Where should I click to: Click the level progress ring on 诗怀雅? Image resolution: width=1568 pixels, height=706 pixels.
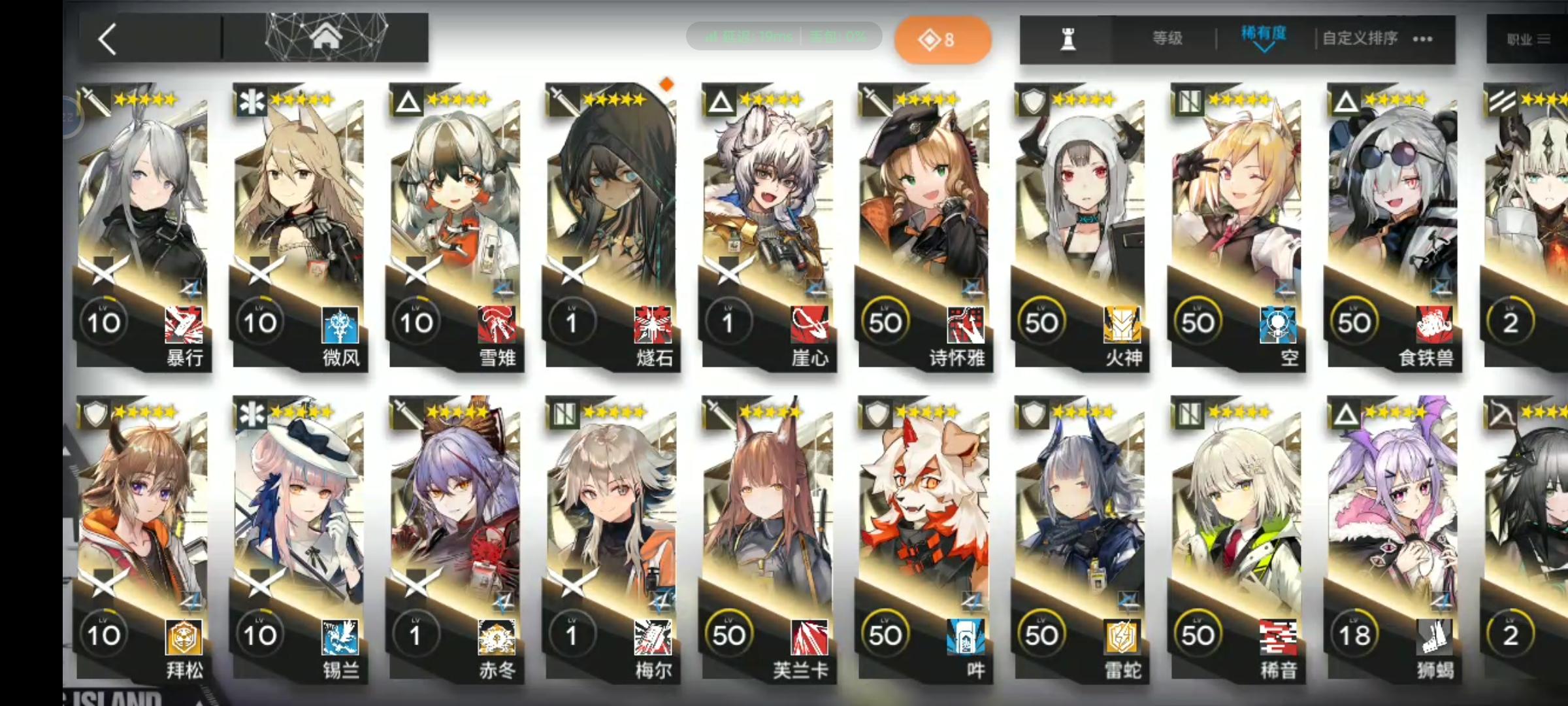(x=886, y=322)
